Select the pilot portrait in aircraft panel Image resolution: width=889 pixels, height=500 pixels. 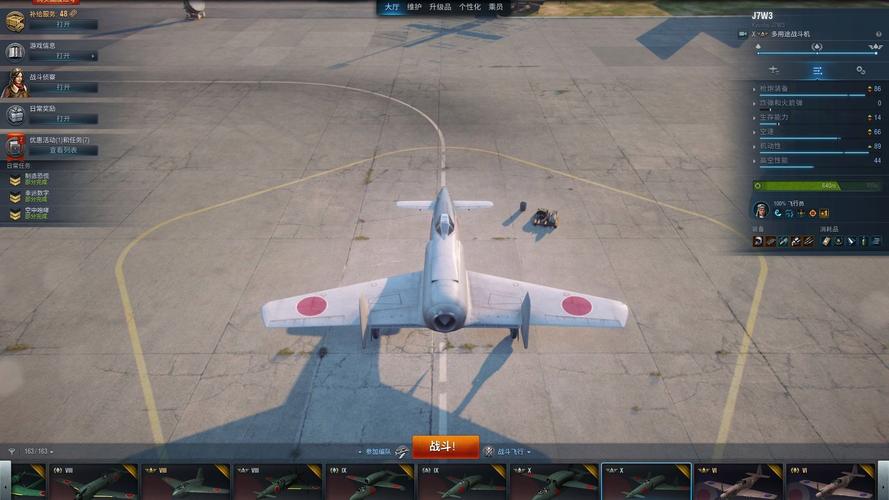(x=761, y=210)
